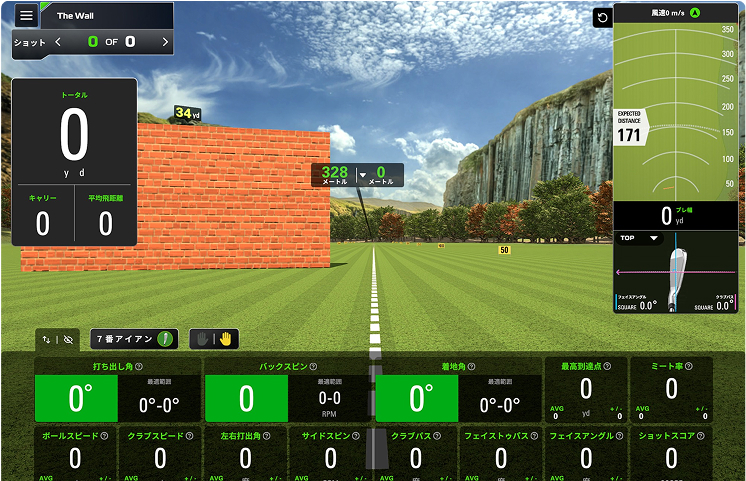Show help for 打ち出し角
The height and width of the screenshot is (481, 746).
point(138,367)
